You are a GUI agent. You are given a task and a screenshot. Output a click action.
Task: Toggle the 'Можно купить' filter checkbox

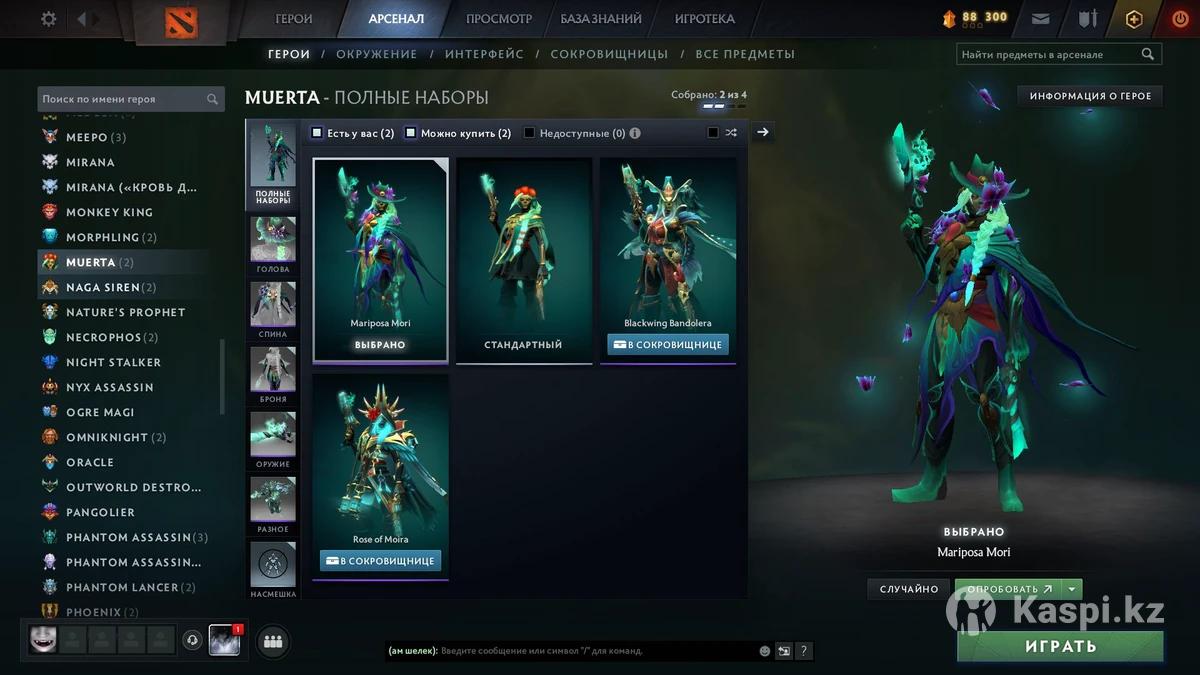[x=410, y=133]
